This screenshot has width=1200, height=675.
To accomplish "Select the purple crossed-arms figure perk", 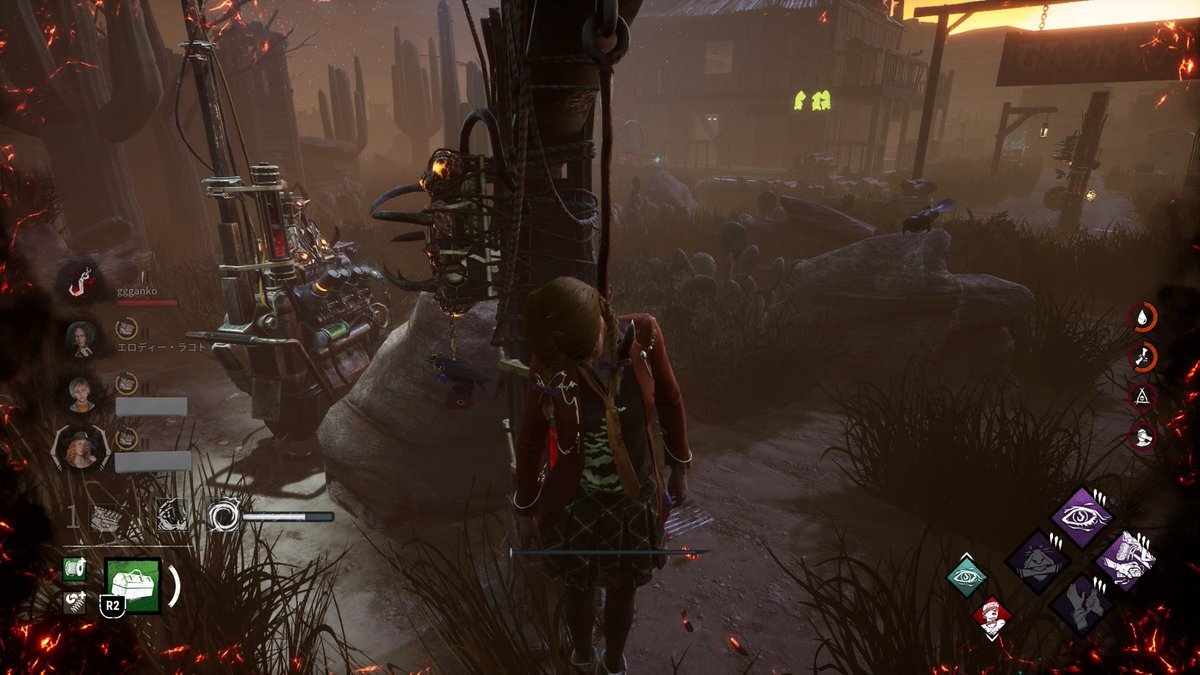I will [x=1037, y=561].
